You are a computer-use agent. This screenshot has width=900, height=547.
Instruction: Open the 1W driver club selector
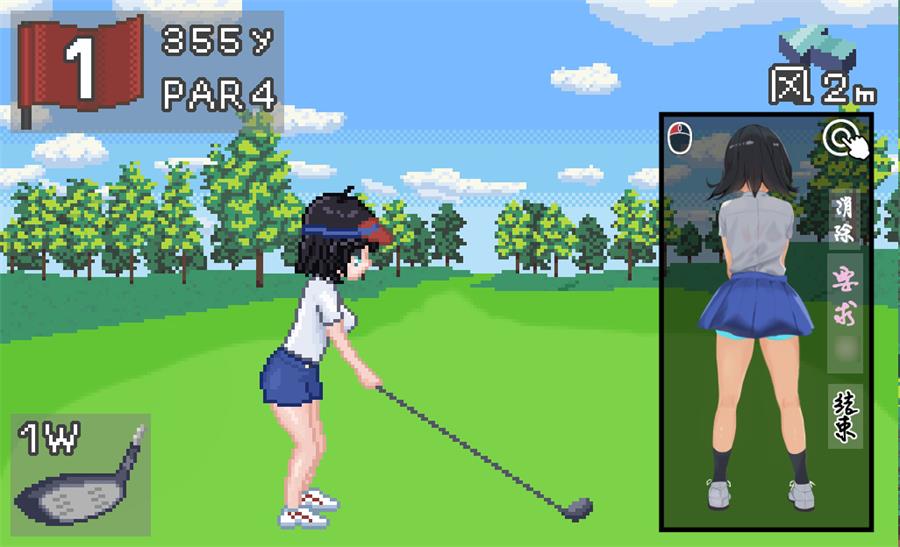[82, 475]
